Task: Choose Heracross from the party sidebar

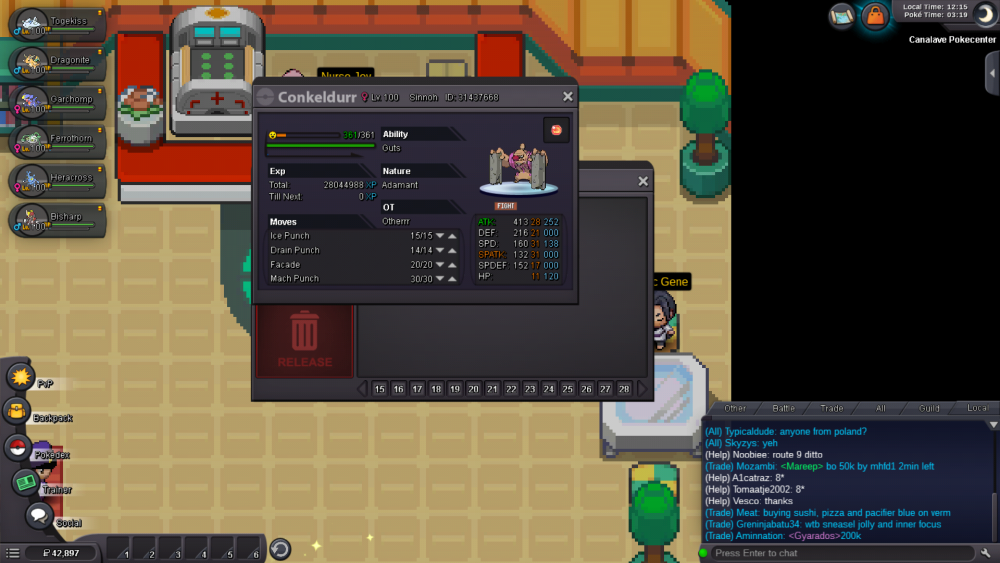Action: (x=58, y=181)
